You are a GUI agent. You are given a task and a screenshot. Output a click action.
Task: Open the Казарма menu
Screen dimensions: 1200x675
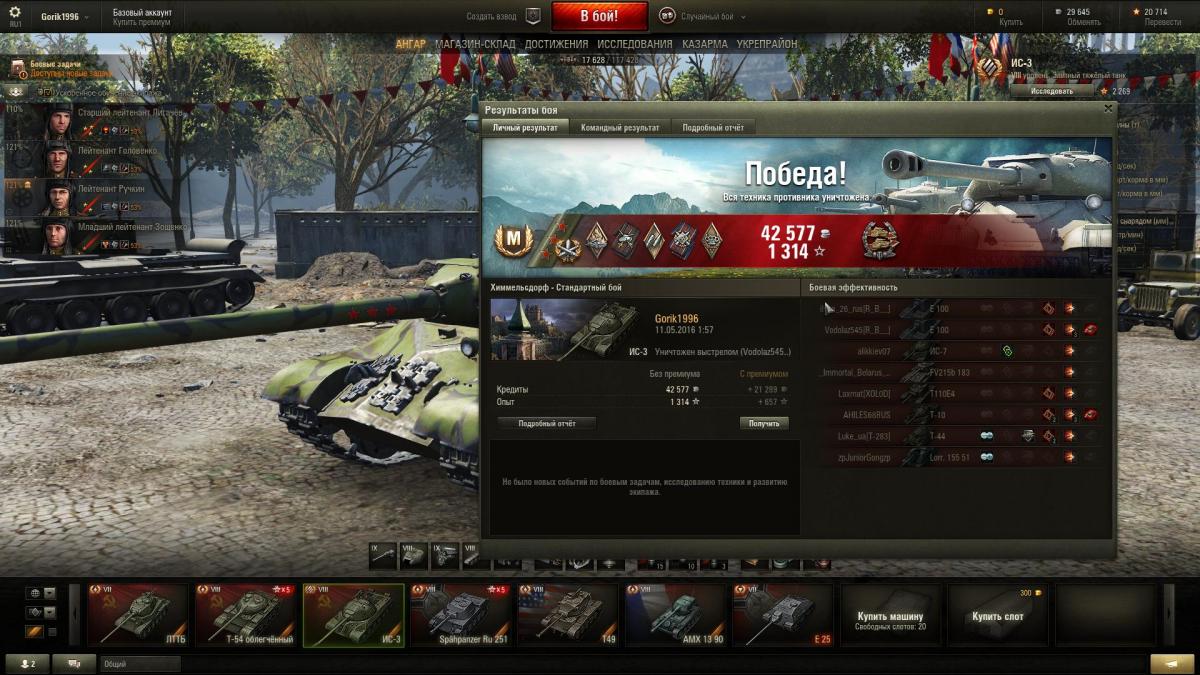705,44
